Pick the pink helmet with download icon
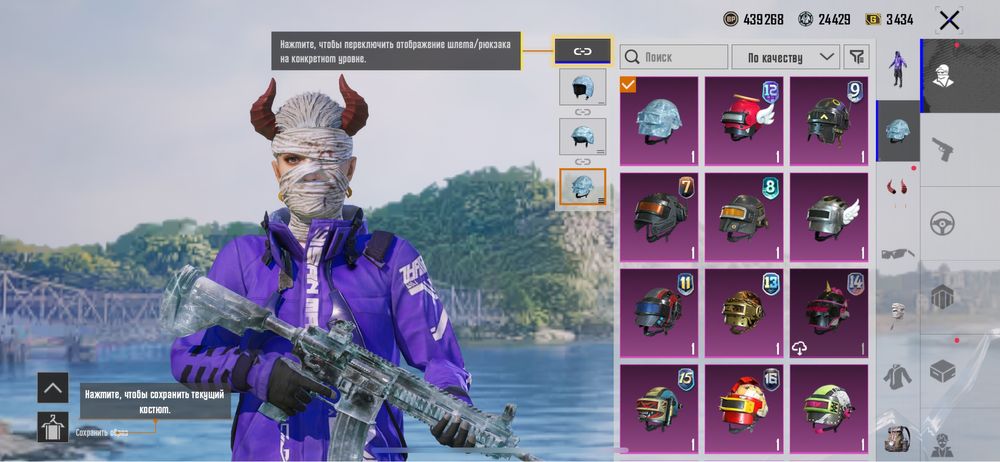 click(x=829, y=311)
